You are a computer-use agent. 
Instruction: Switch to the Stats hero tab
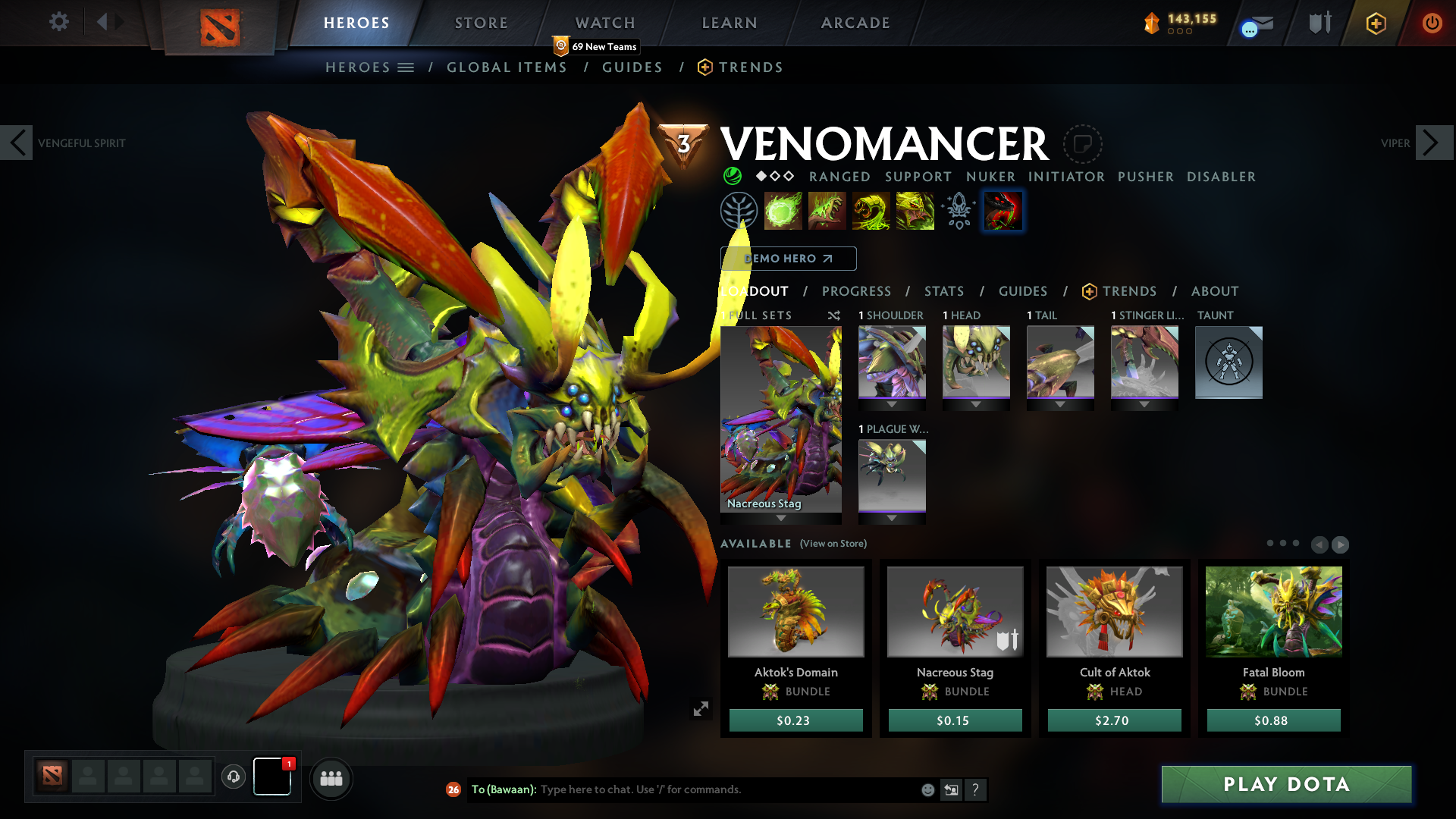pyautogui.click(x=944, y=291)
